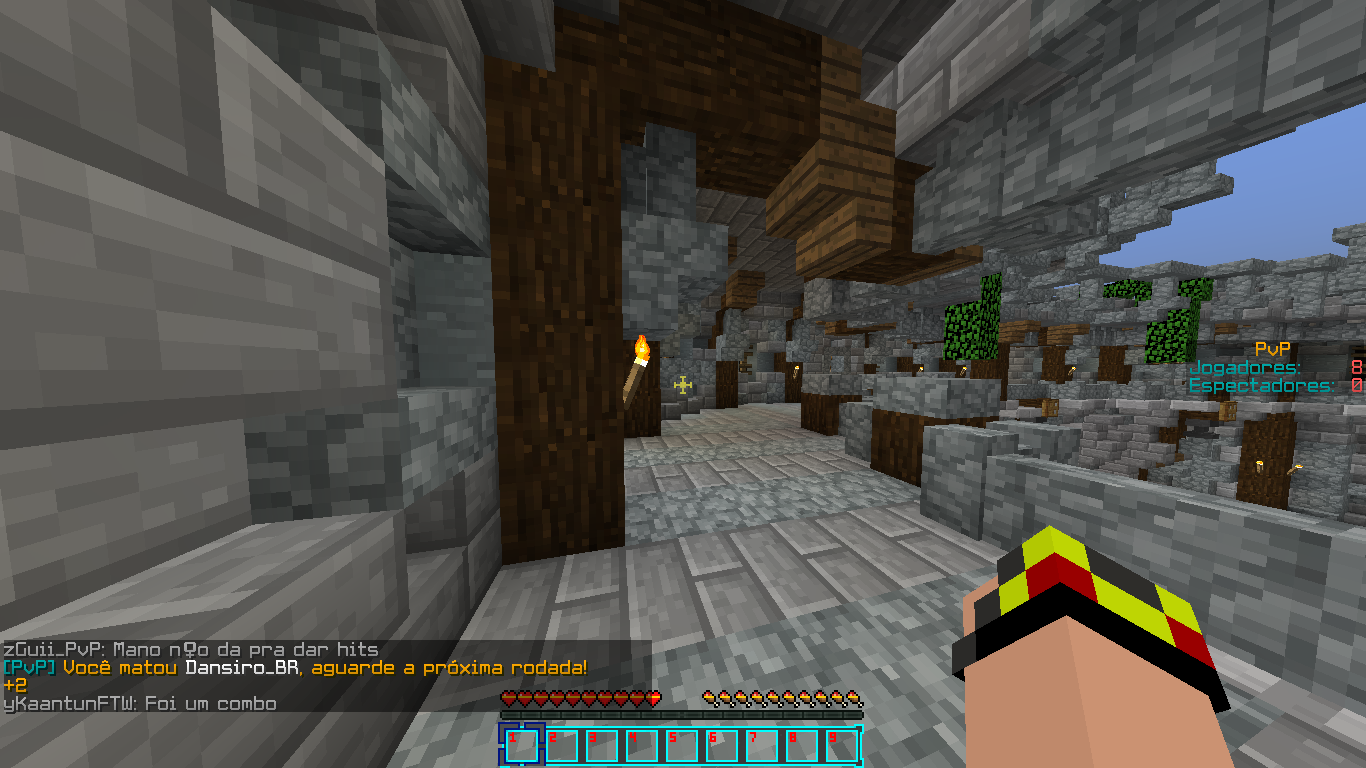Click the PvP kill message about Dansiro_BR

coord(295,668)
